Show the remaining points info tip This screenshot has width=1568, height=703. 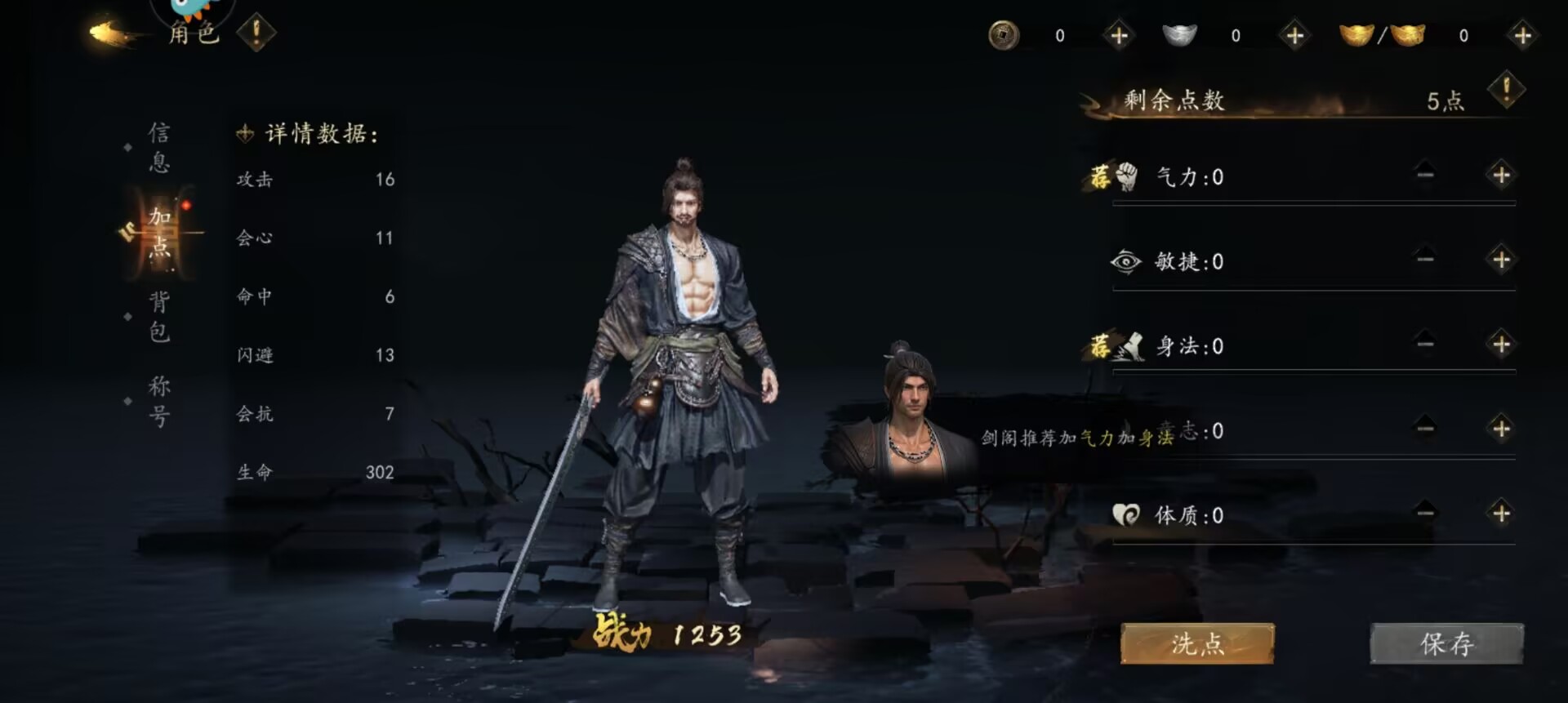click(1506, 90)
